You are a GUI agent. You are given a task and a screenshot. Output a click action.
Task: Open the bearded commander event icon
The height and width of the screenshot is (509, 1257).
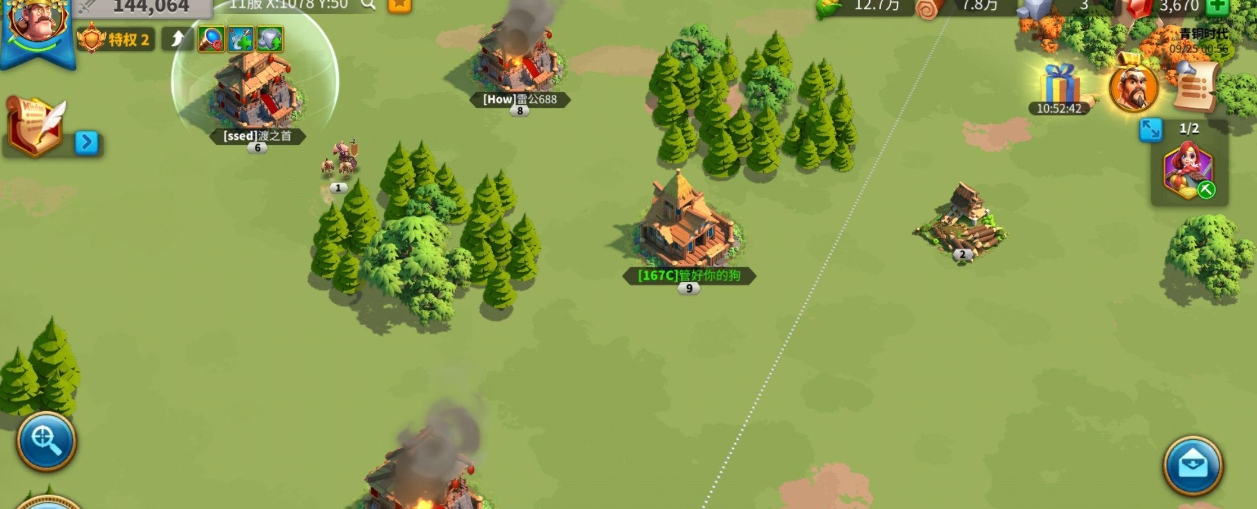coord(1133,88)
